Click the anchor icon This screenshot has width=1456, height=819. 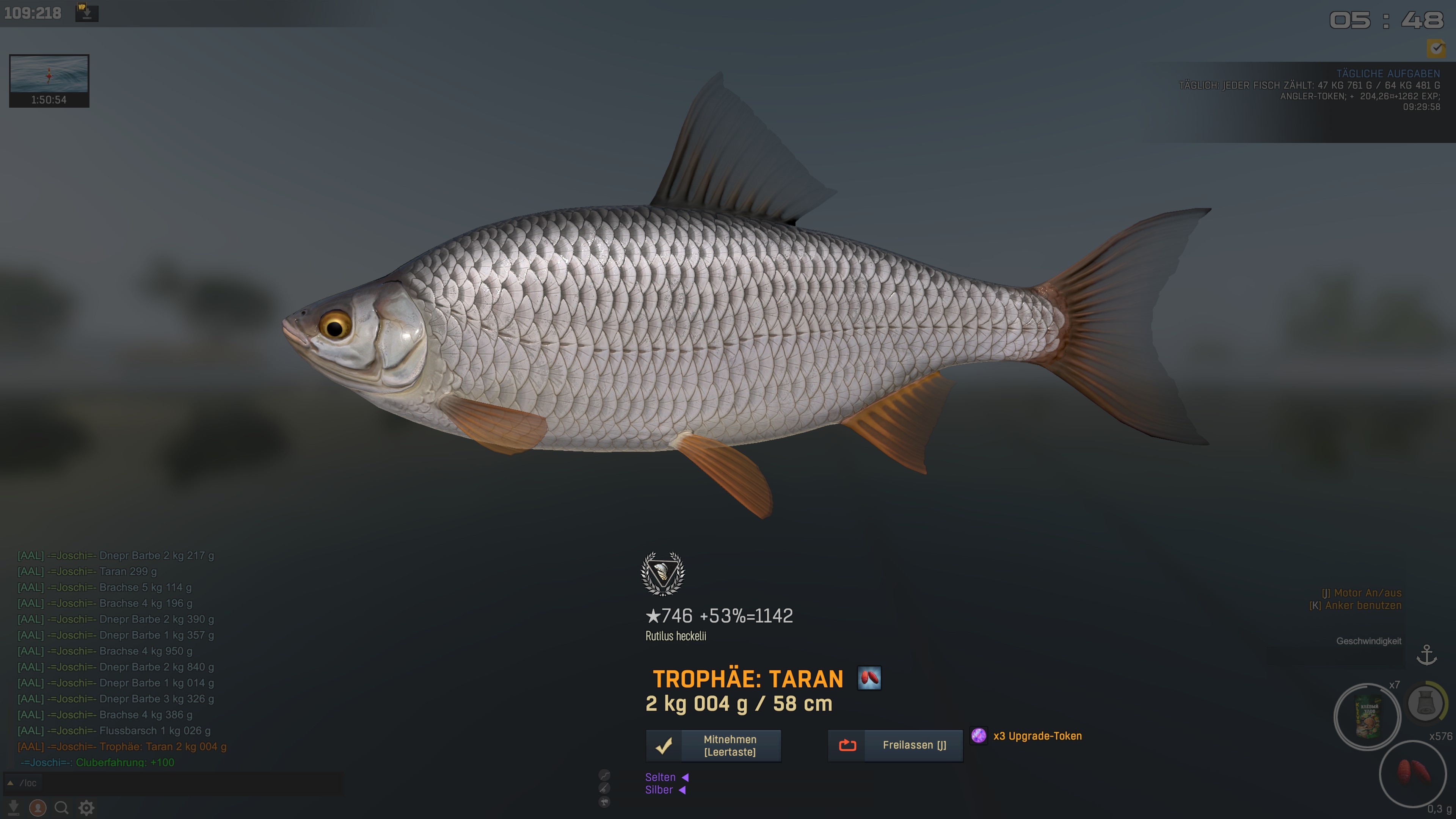point(1426,656)
